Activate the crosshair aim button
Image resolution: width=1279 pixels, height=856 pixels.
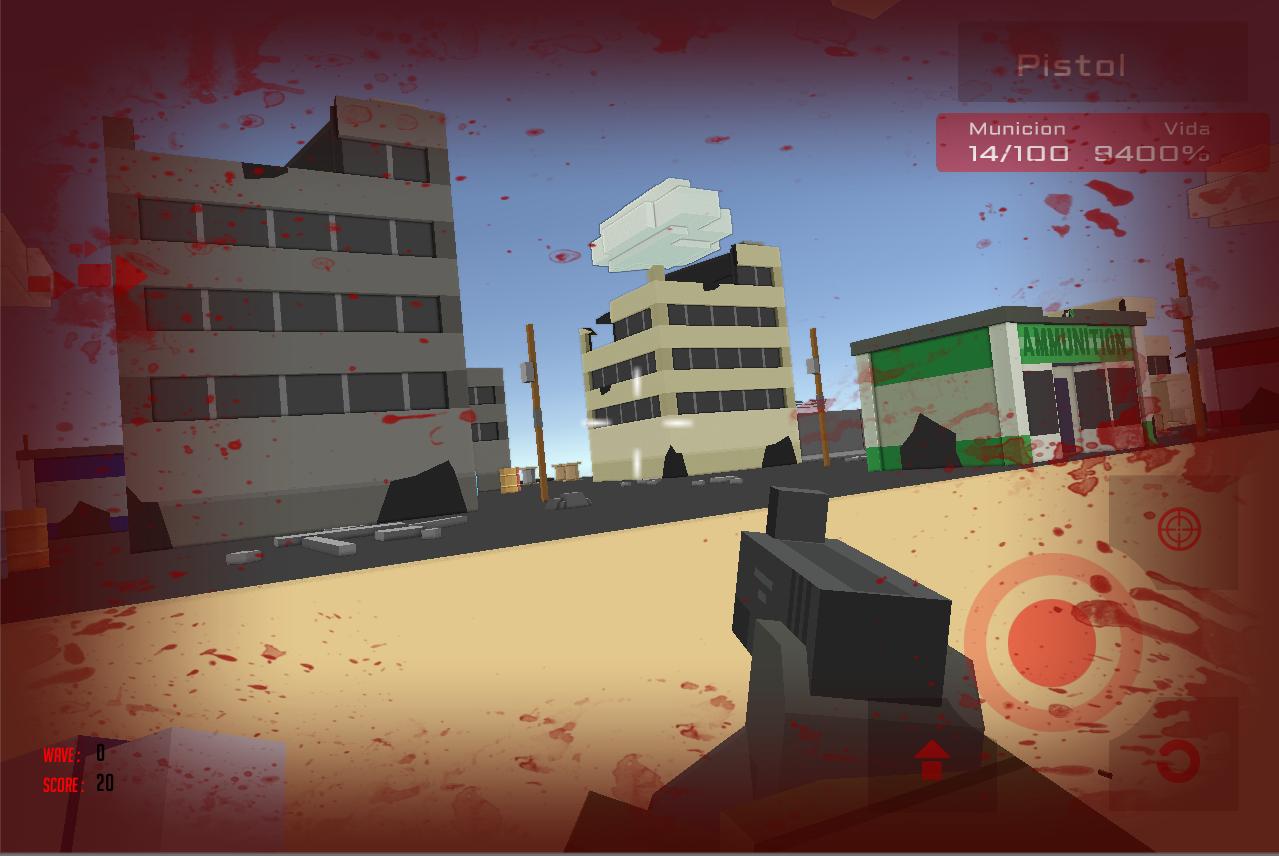(x=1179, y=529)
